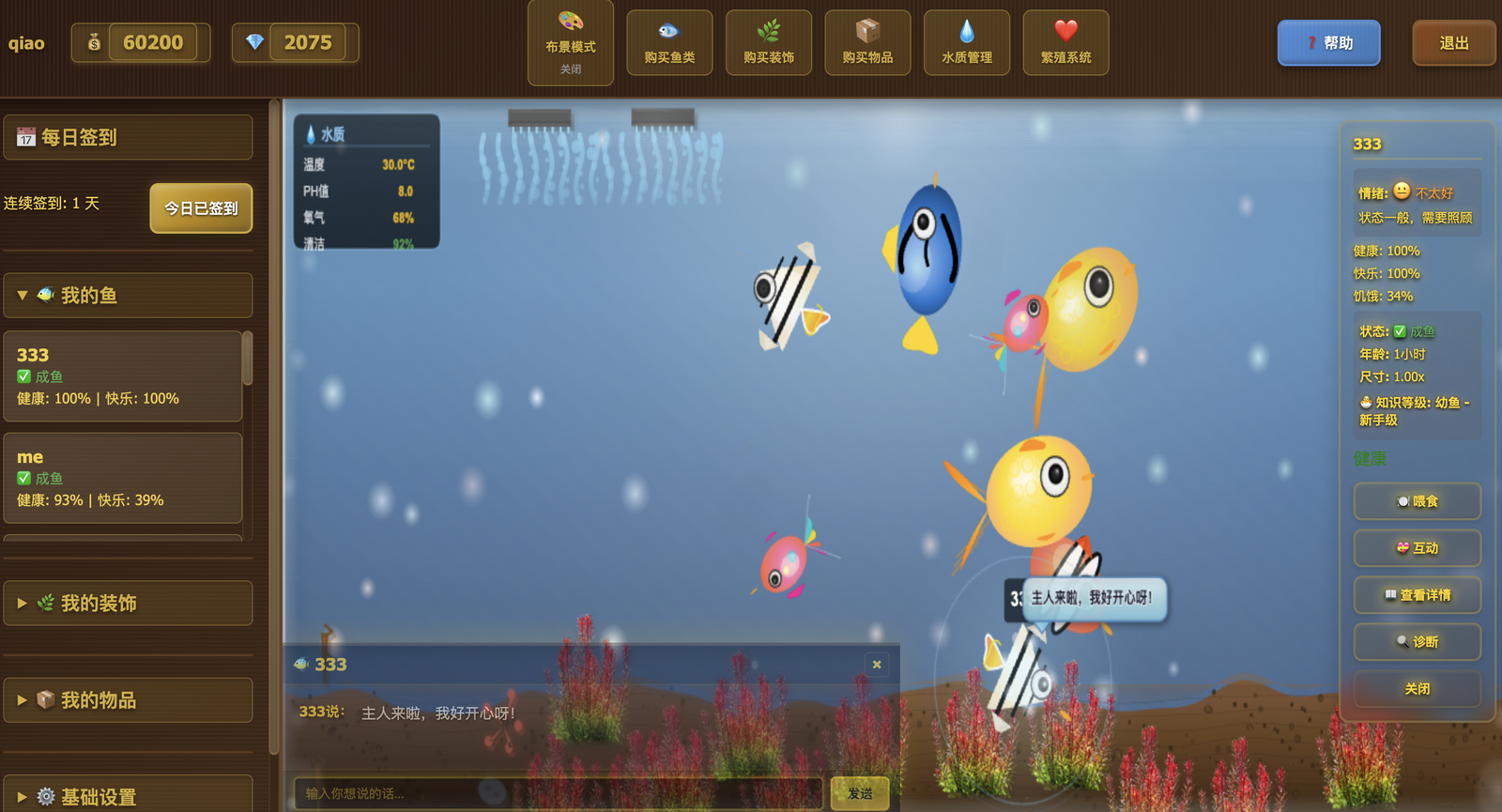
Task: View fish details with 查看详情
Action: click(1417, 595)
